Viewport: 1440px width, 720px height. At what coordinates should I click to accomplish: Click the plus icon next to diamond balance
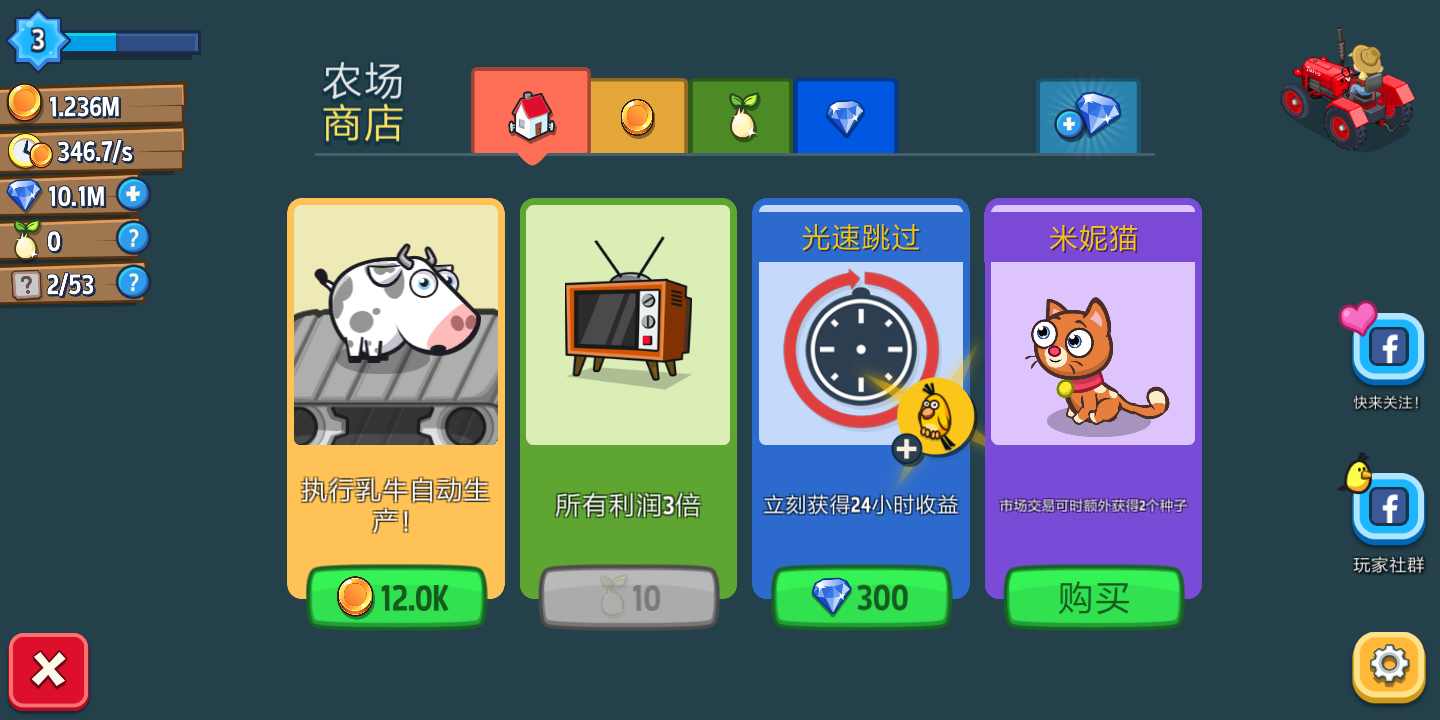click(133, 194)
